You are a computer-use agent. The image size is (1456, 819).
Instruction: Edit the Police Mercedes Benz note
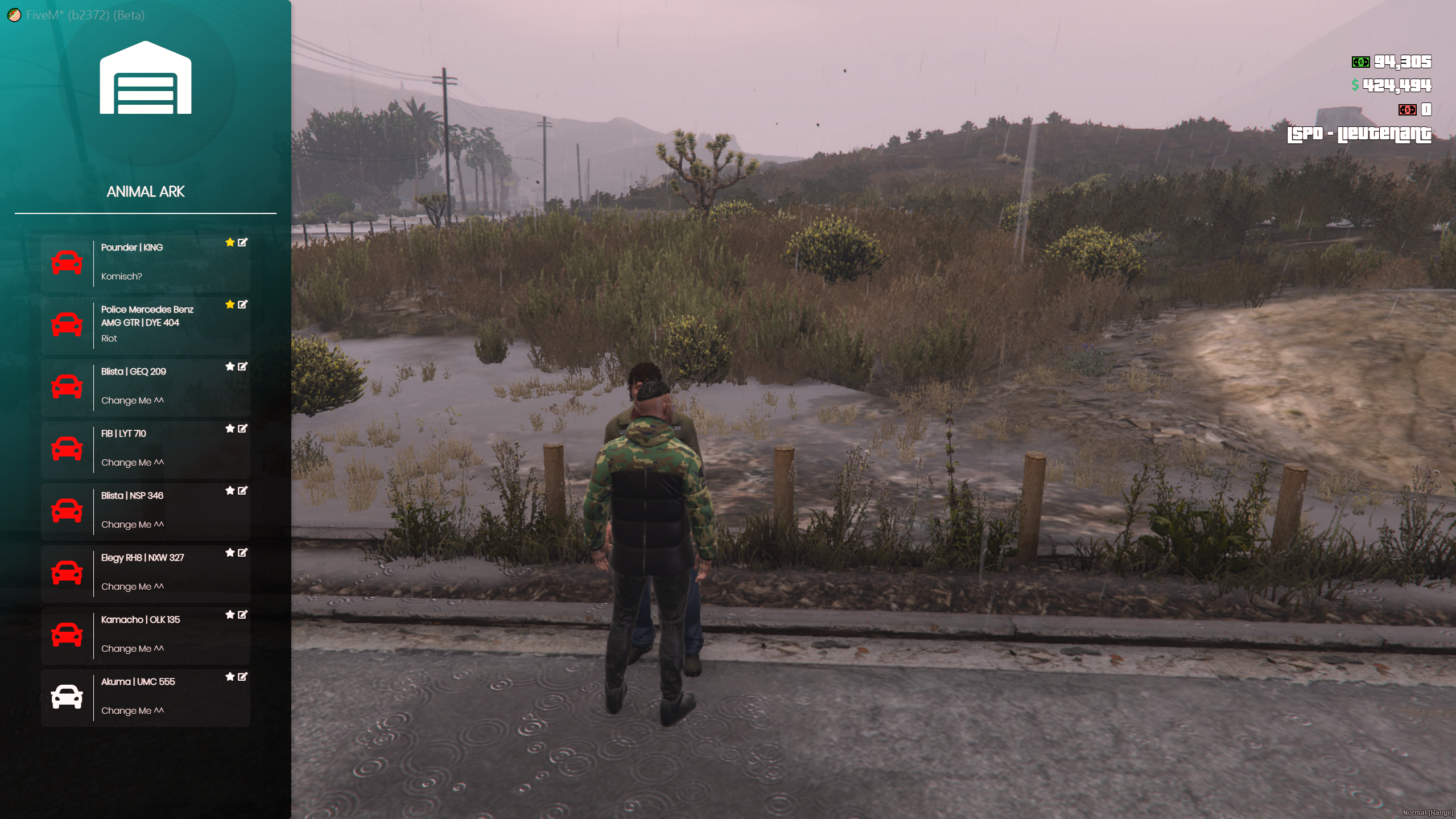[x=243, y=304]
